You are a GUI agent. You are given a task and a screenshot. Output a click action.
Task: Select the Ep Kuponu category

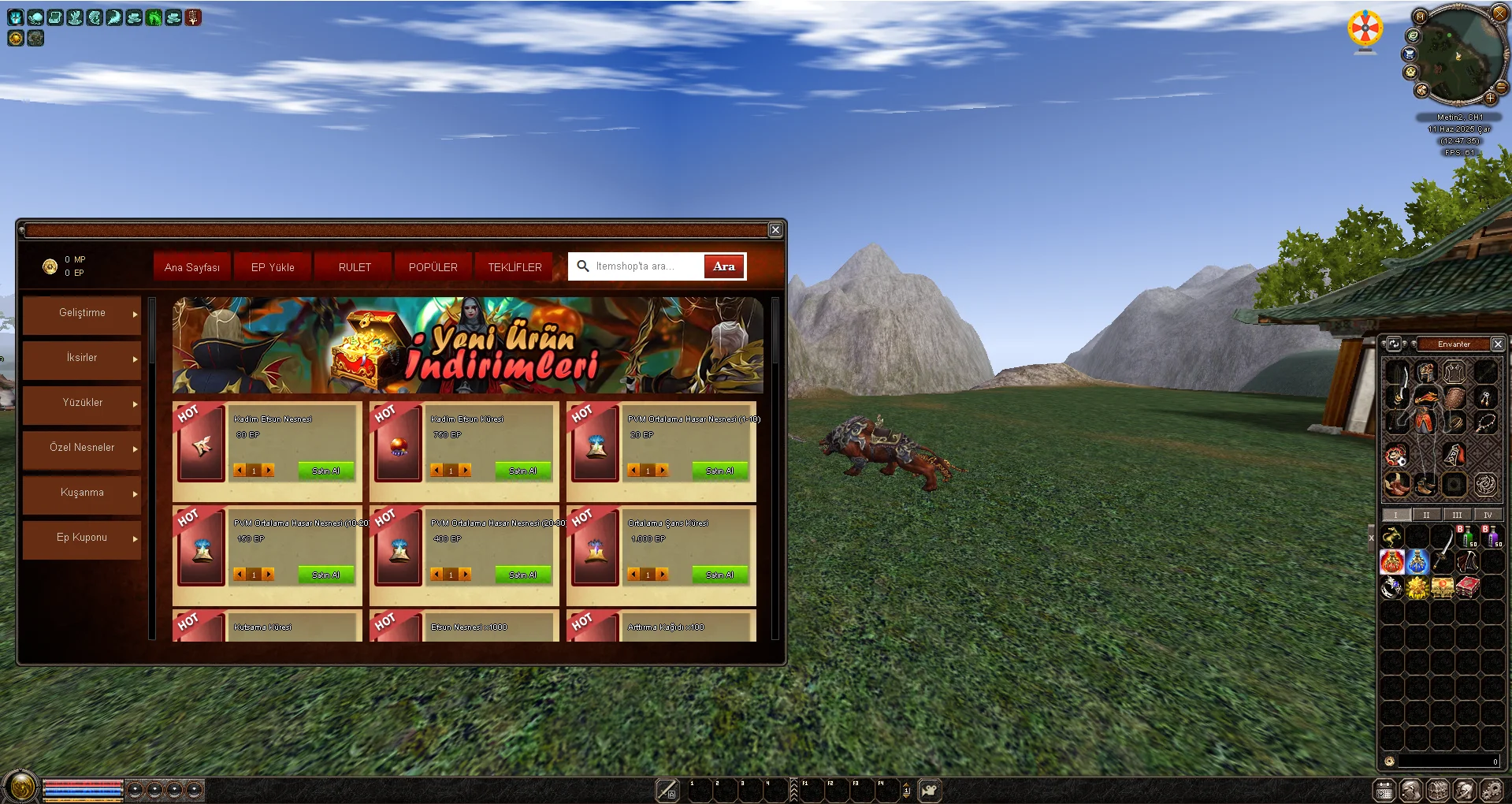82,538
